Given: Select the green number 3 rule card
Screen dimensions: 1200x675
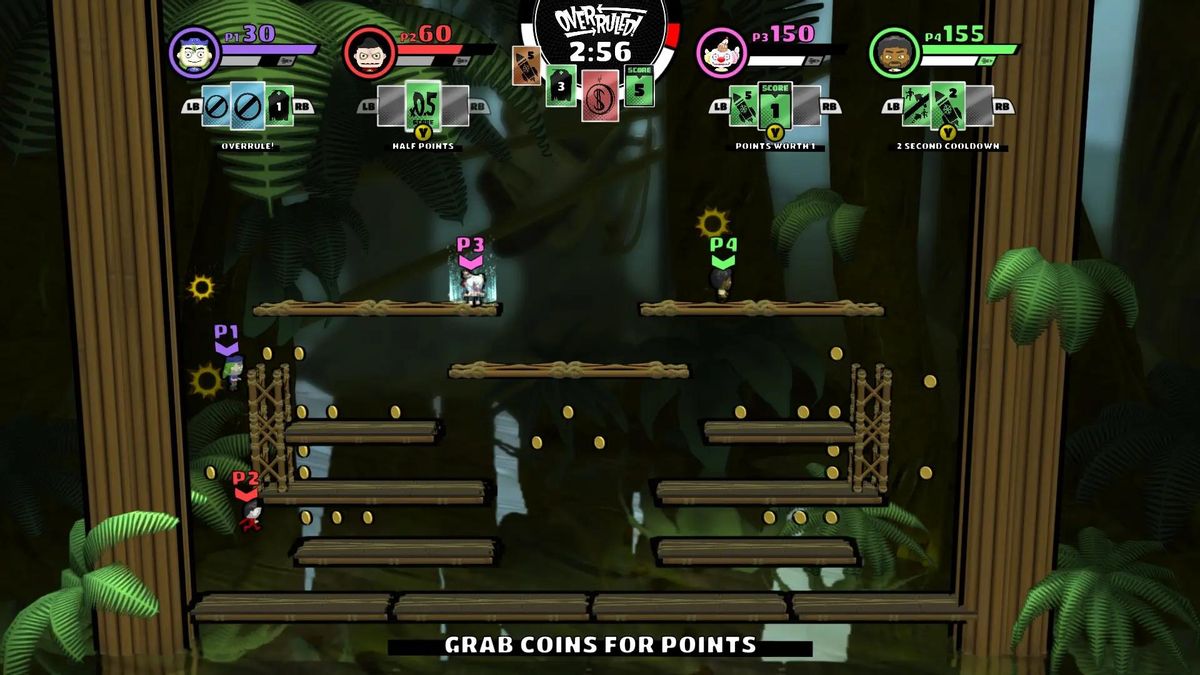Looking at the screenshot, I should [561, 86].
